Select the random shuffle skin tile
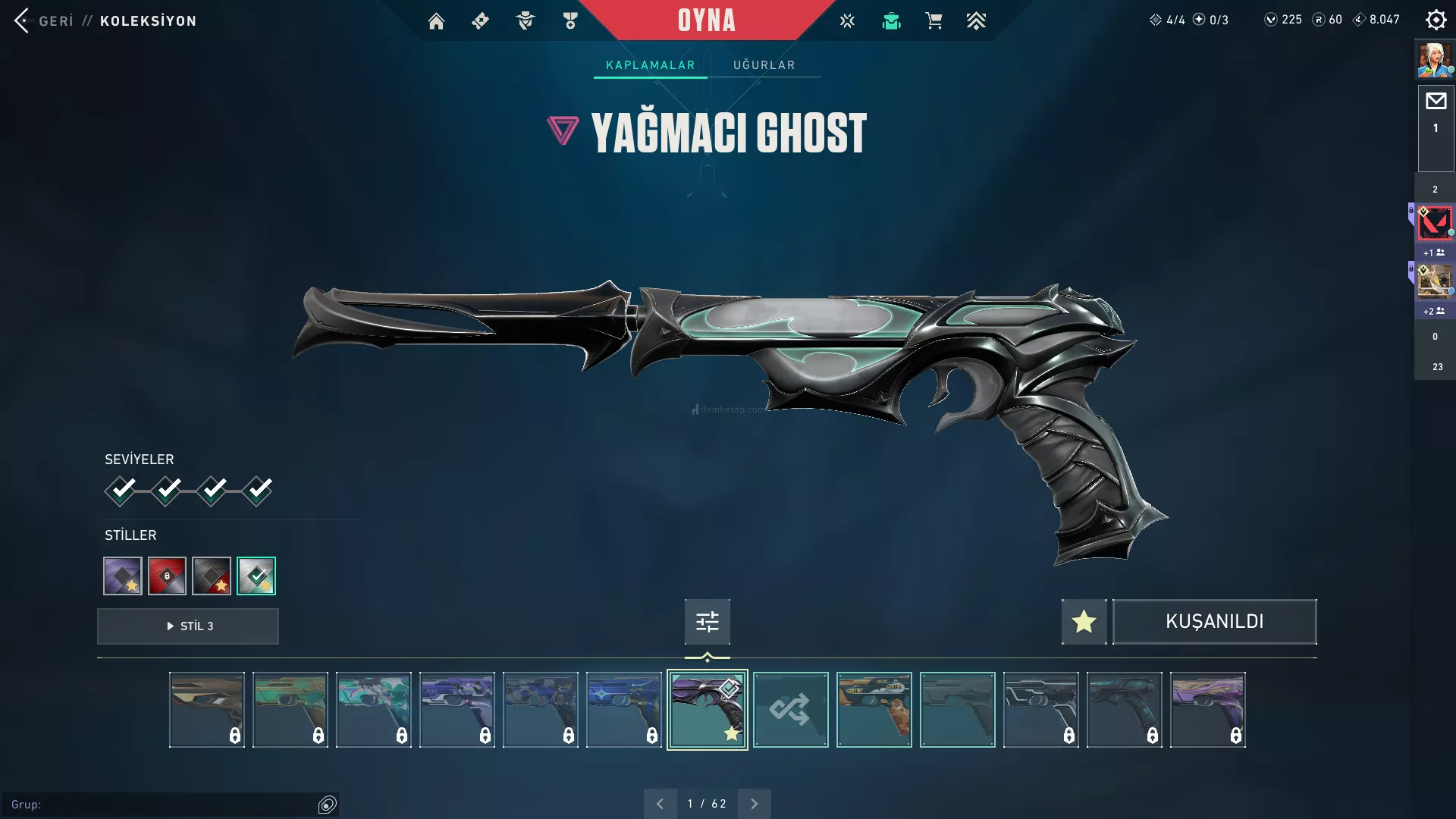 tap(790, 710)
